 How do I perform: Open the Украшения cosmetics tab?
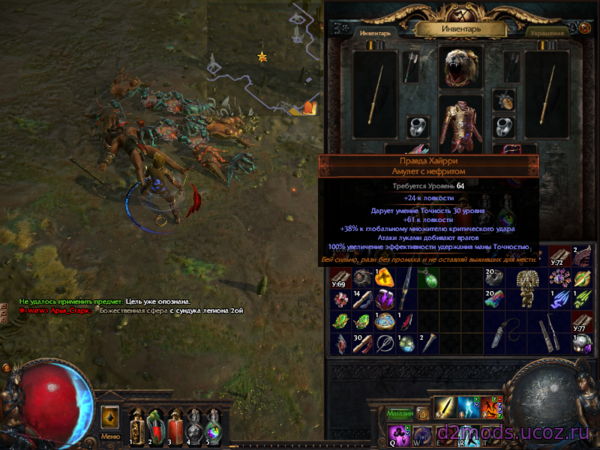coord(548,32)
